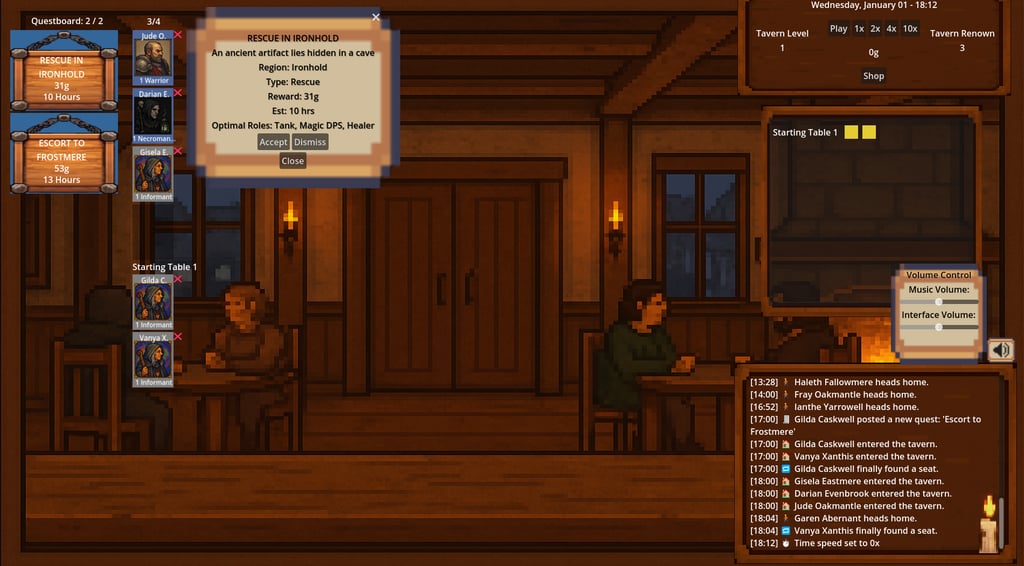1024x566 pixels.
Task: Toggle the speaker volume icon
Action: tap(1000, 350)
